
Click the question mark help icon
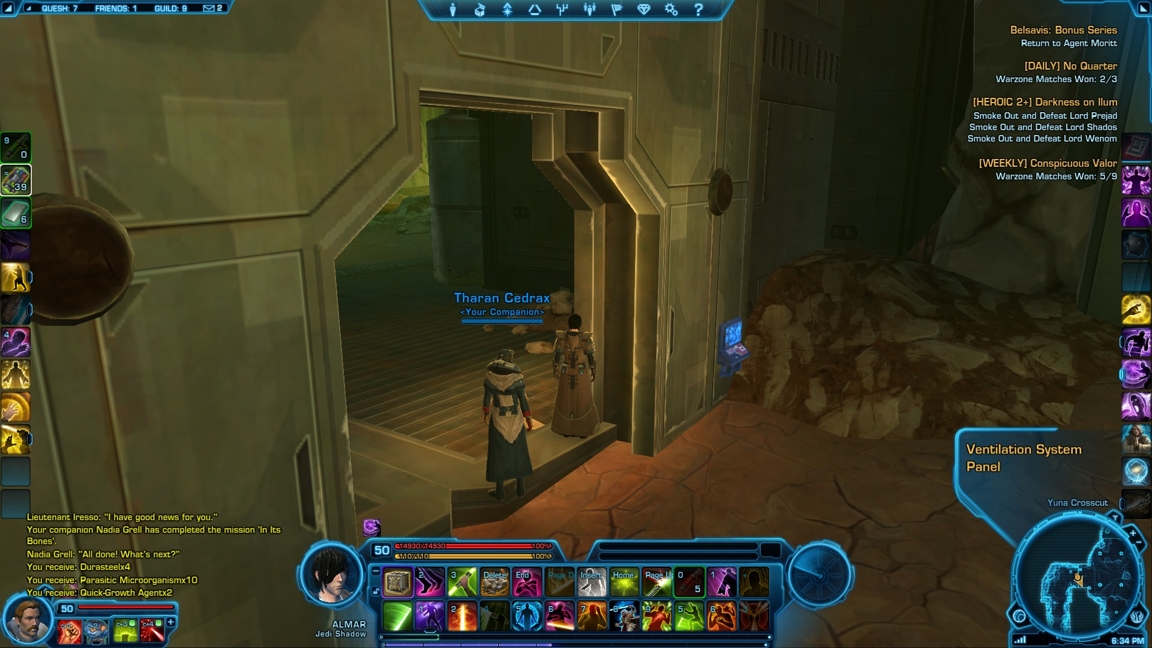pyautogui.click(x=698, y=10)
